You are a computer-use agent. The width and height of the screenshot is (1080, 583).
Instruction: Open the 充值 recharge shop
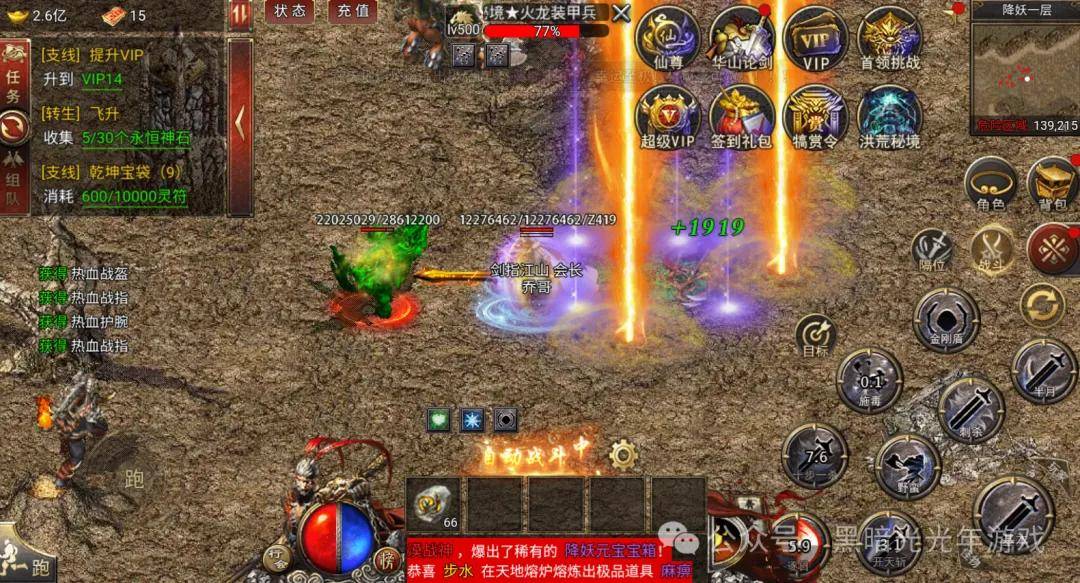352,11
